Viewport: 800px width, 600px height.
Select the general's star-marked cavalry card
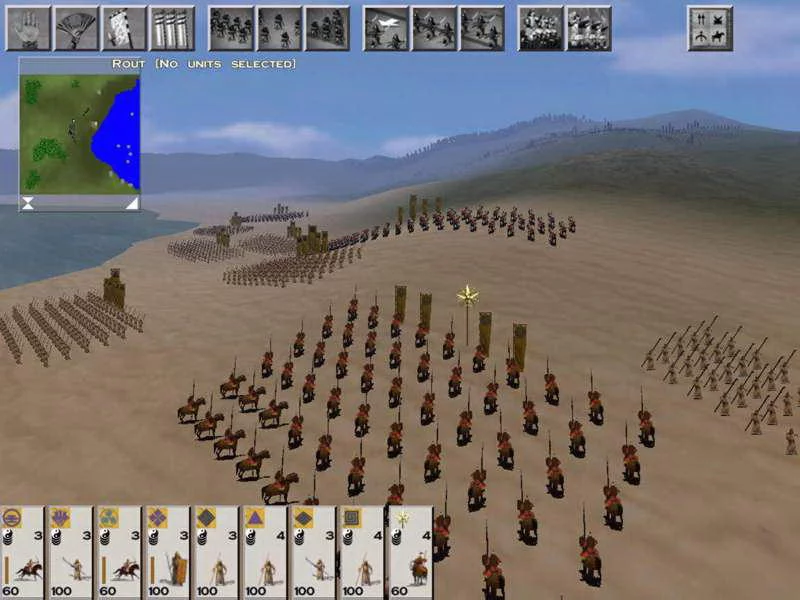click(x=410, y=552)
